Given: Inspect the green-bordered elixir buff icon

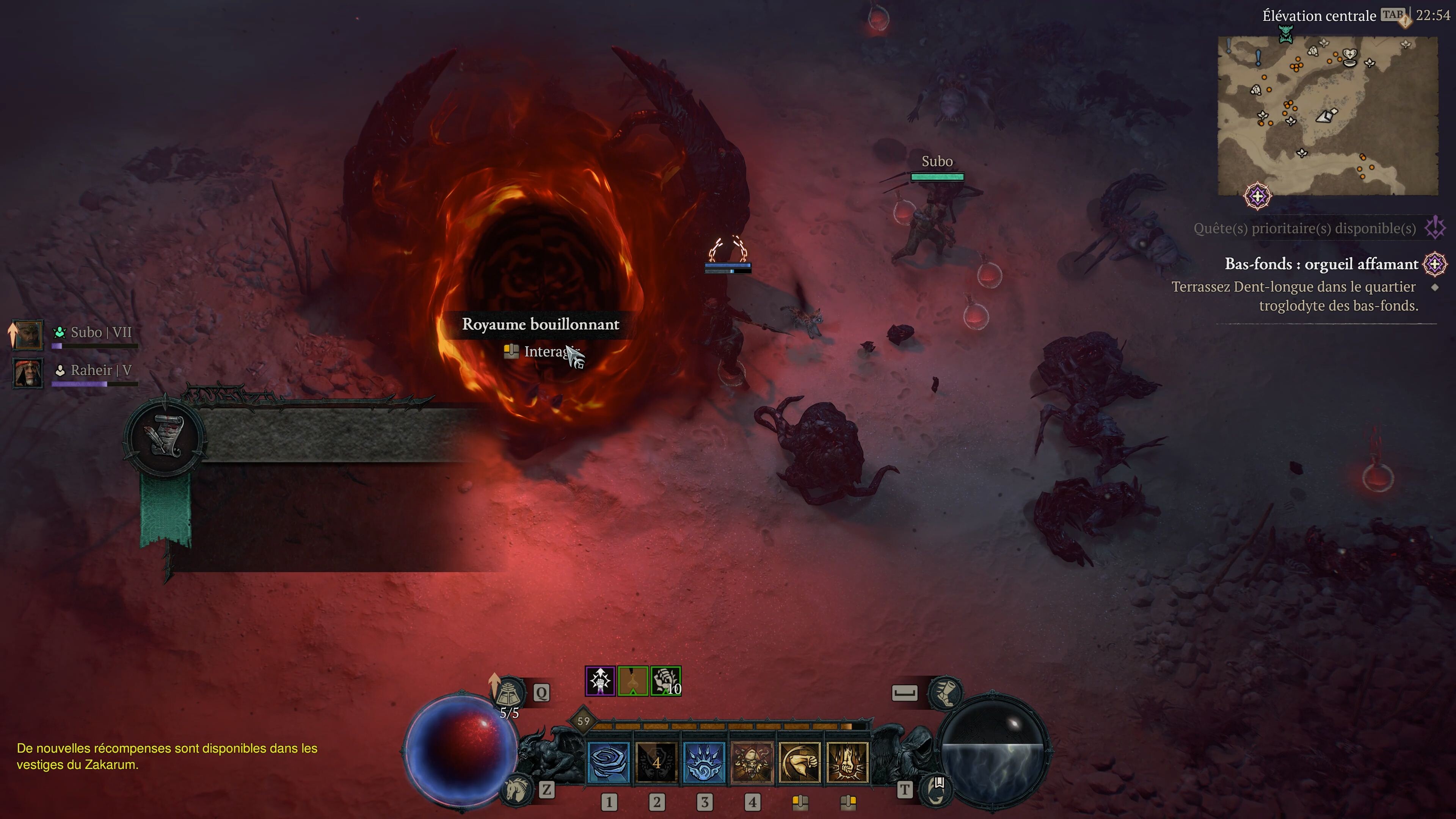Looking at the screenshot, I should pyautogui.click(x=632, y=681).
